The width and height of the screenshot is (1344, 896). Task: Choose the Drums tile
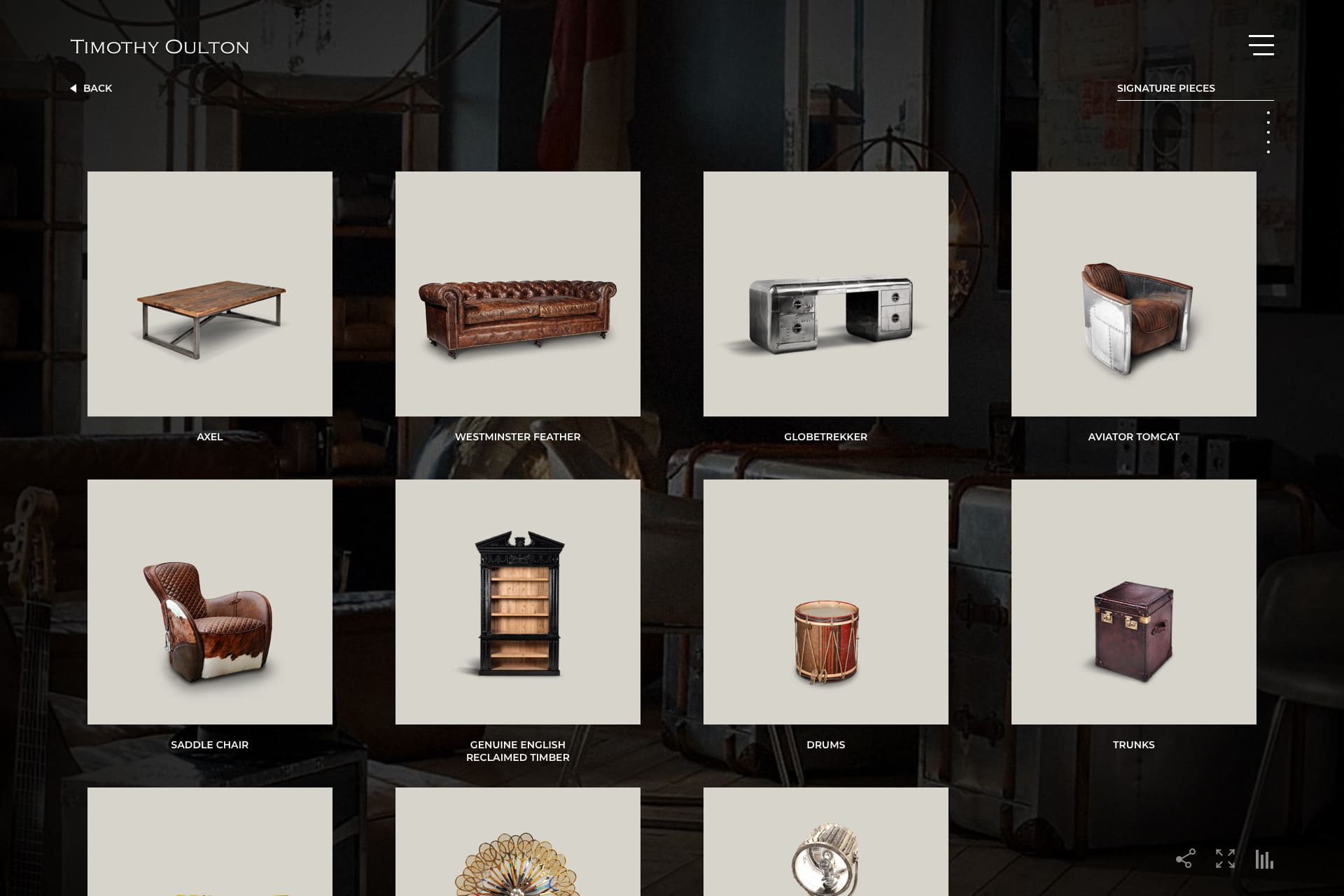826,602
